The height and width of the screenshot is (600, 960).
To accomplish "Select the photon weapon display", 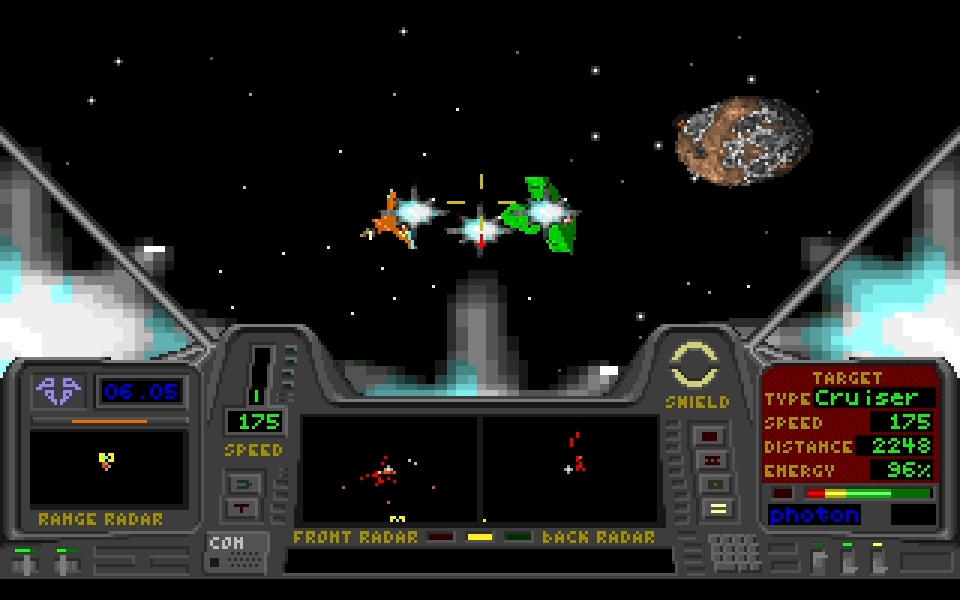I will coord(814,515).
